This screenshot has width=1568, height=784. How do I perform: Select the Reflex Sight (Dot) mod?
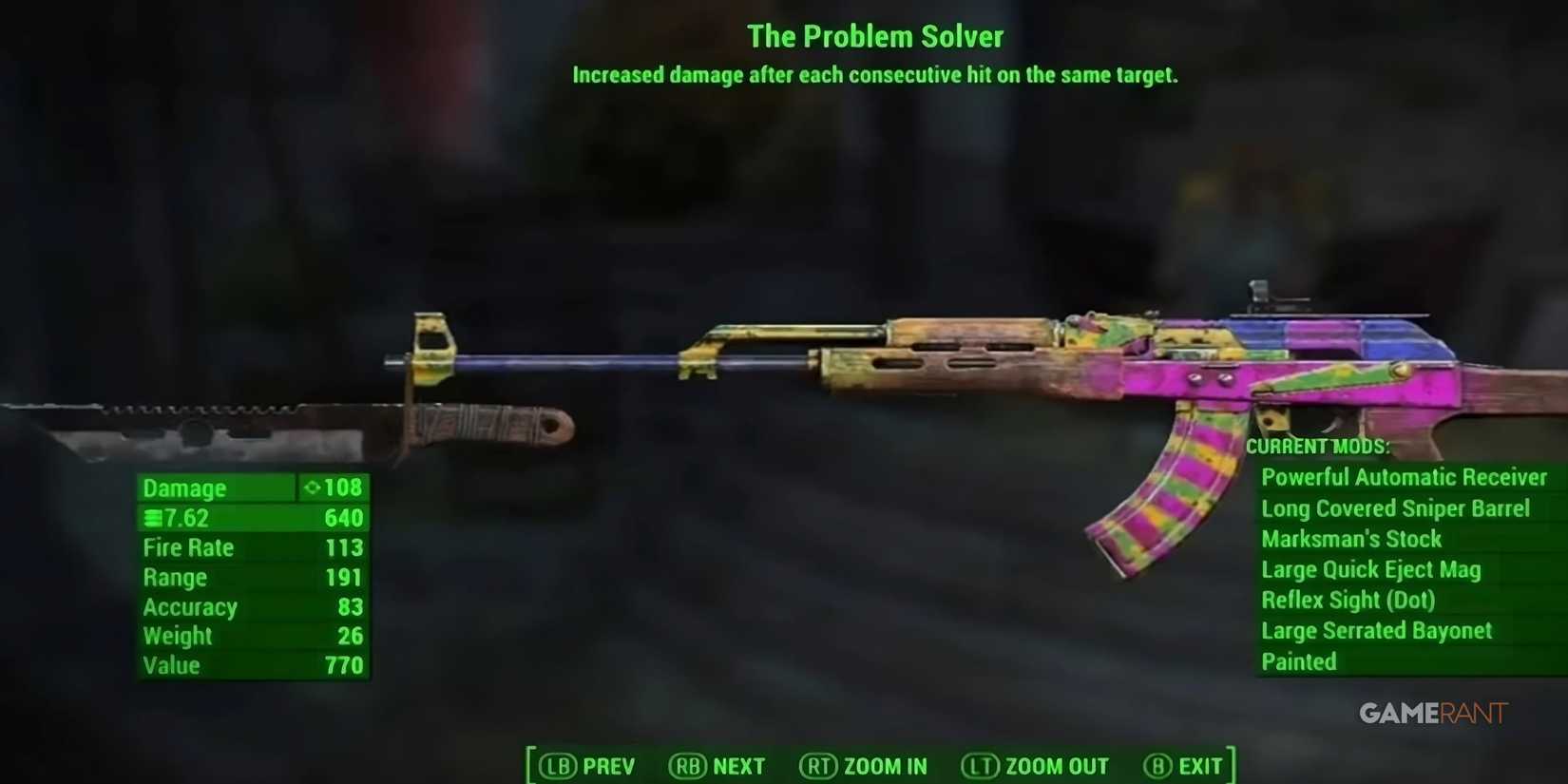1348,600
